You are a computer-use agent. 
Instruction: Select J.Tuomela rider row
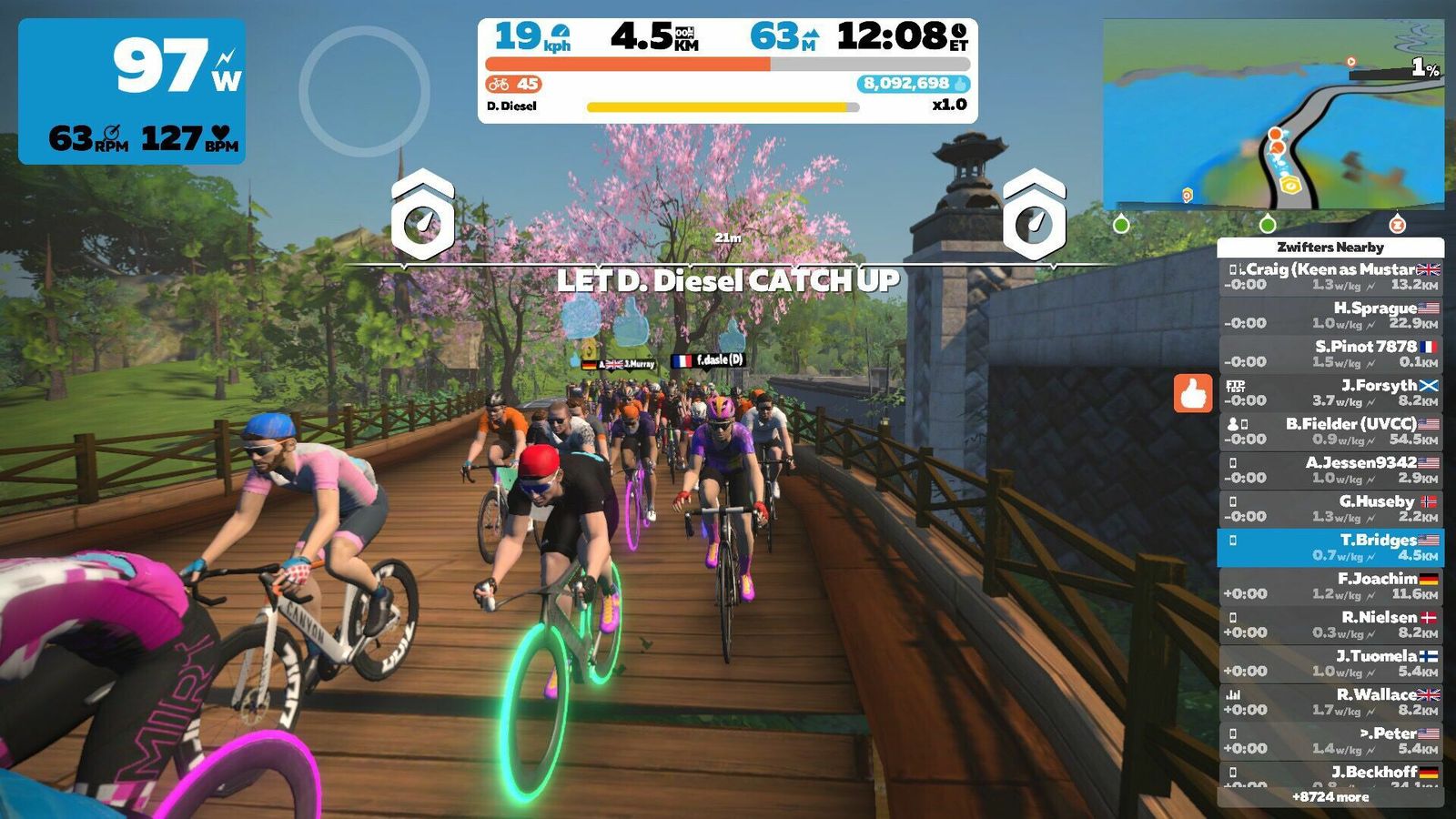(1330, 663)
